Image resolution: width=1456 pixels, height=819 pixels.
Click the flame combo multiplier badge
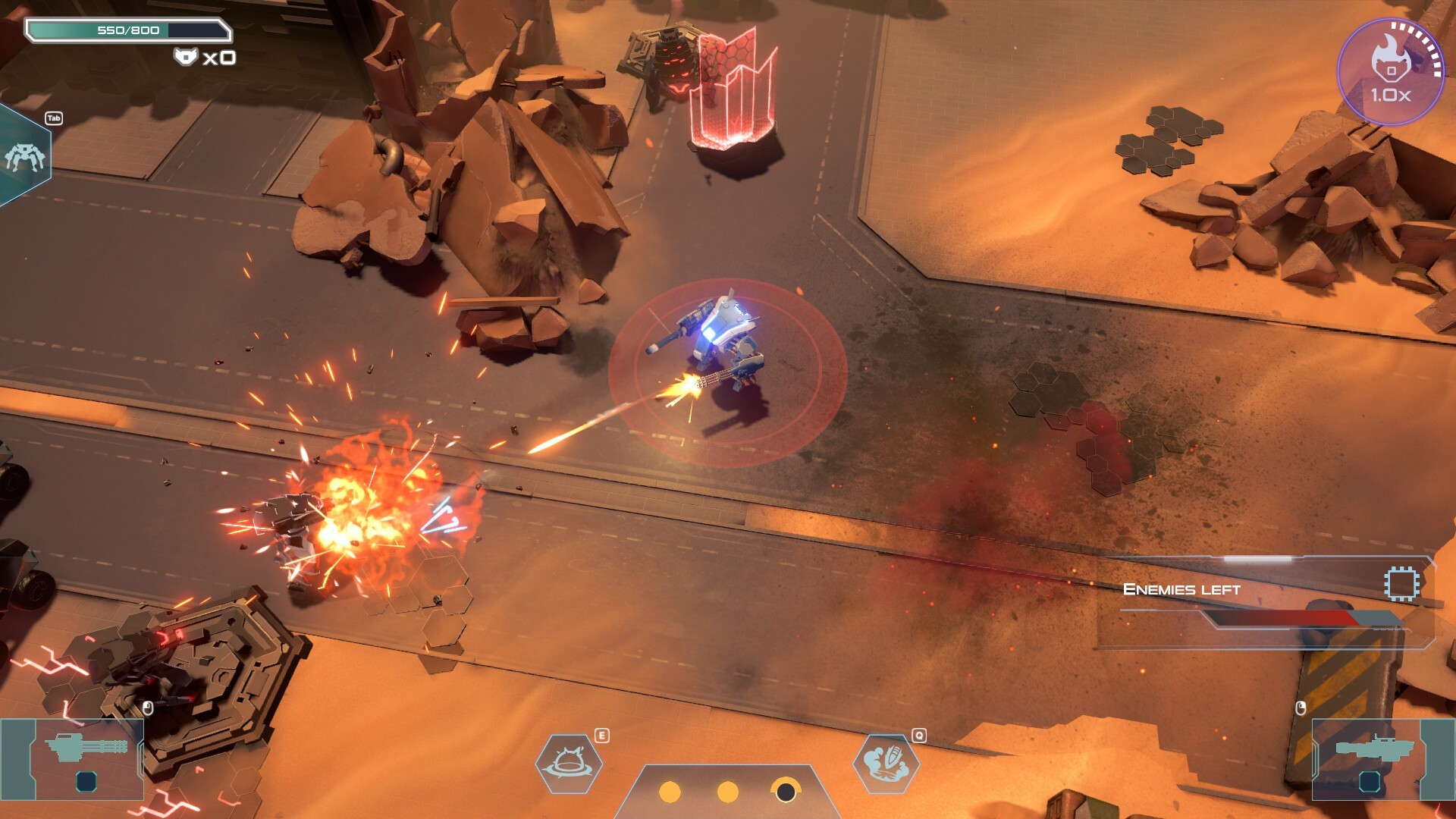(x=1390, y=72)
